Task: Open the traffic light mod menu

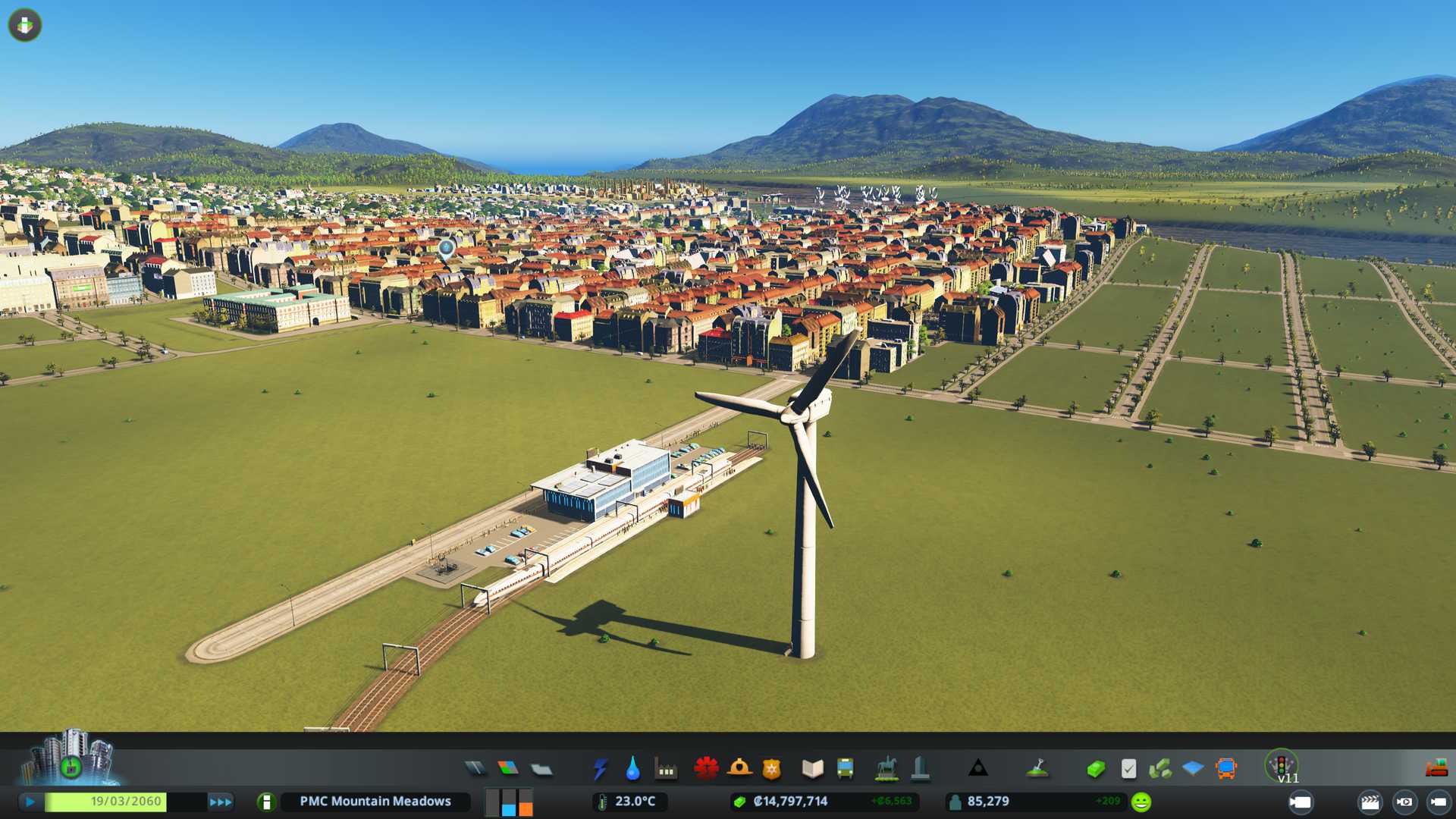Action: [x=1282, y=764]
